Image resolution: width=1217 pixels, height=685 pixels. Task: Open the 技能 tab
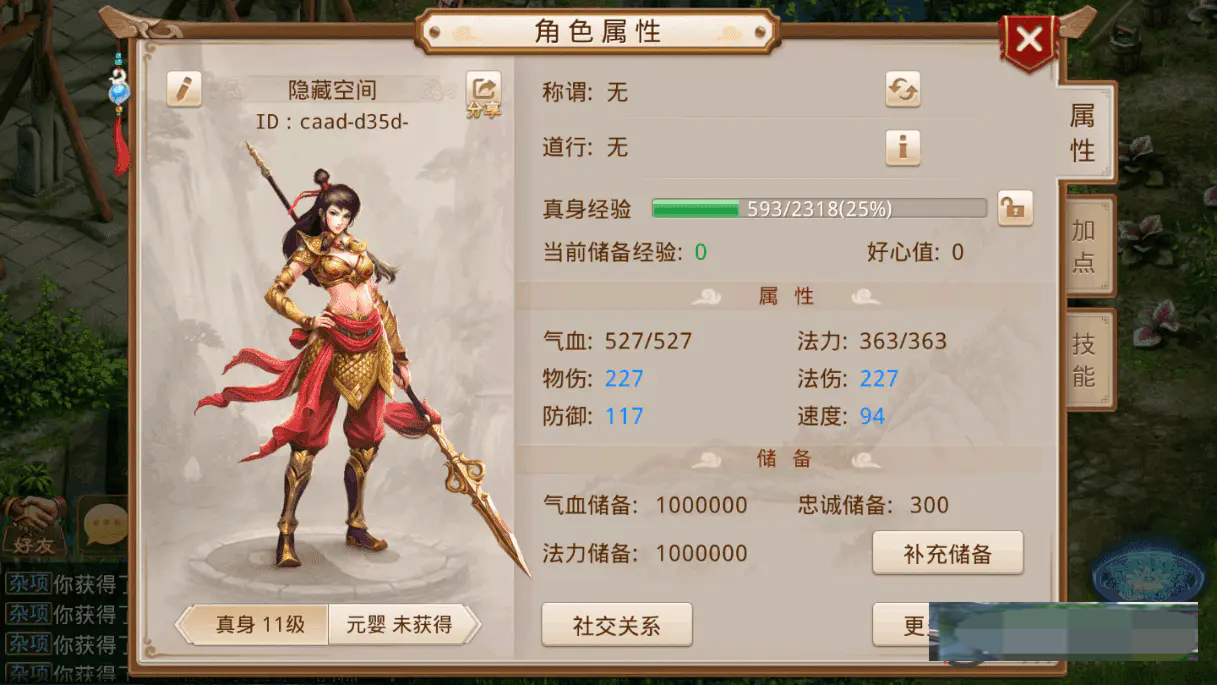pyautogui.click(x=1085, y=360)
